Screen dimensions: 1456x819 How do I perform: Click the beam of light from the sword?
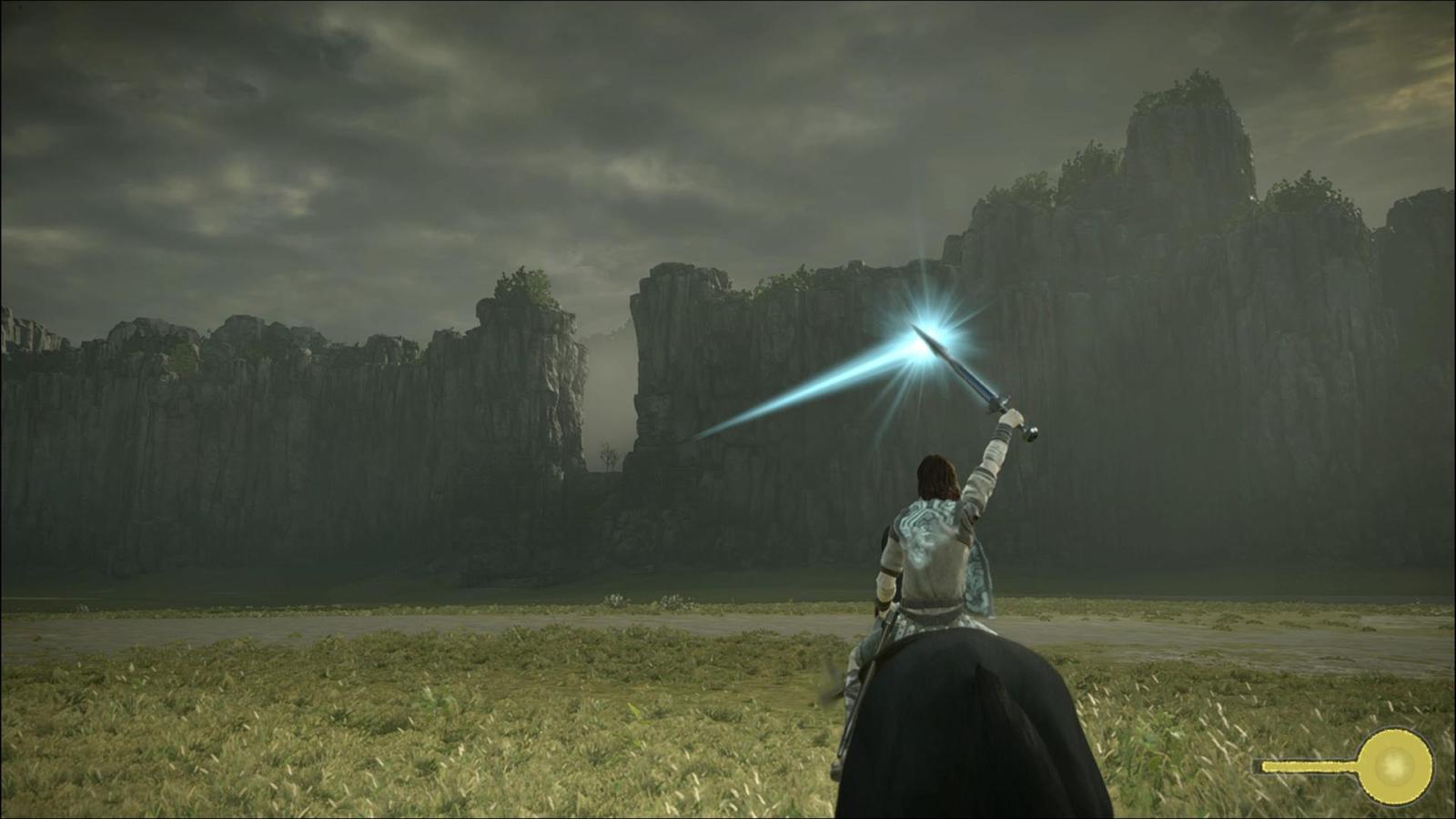[801, 391]
